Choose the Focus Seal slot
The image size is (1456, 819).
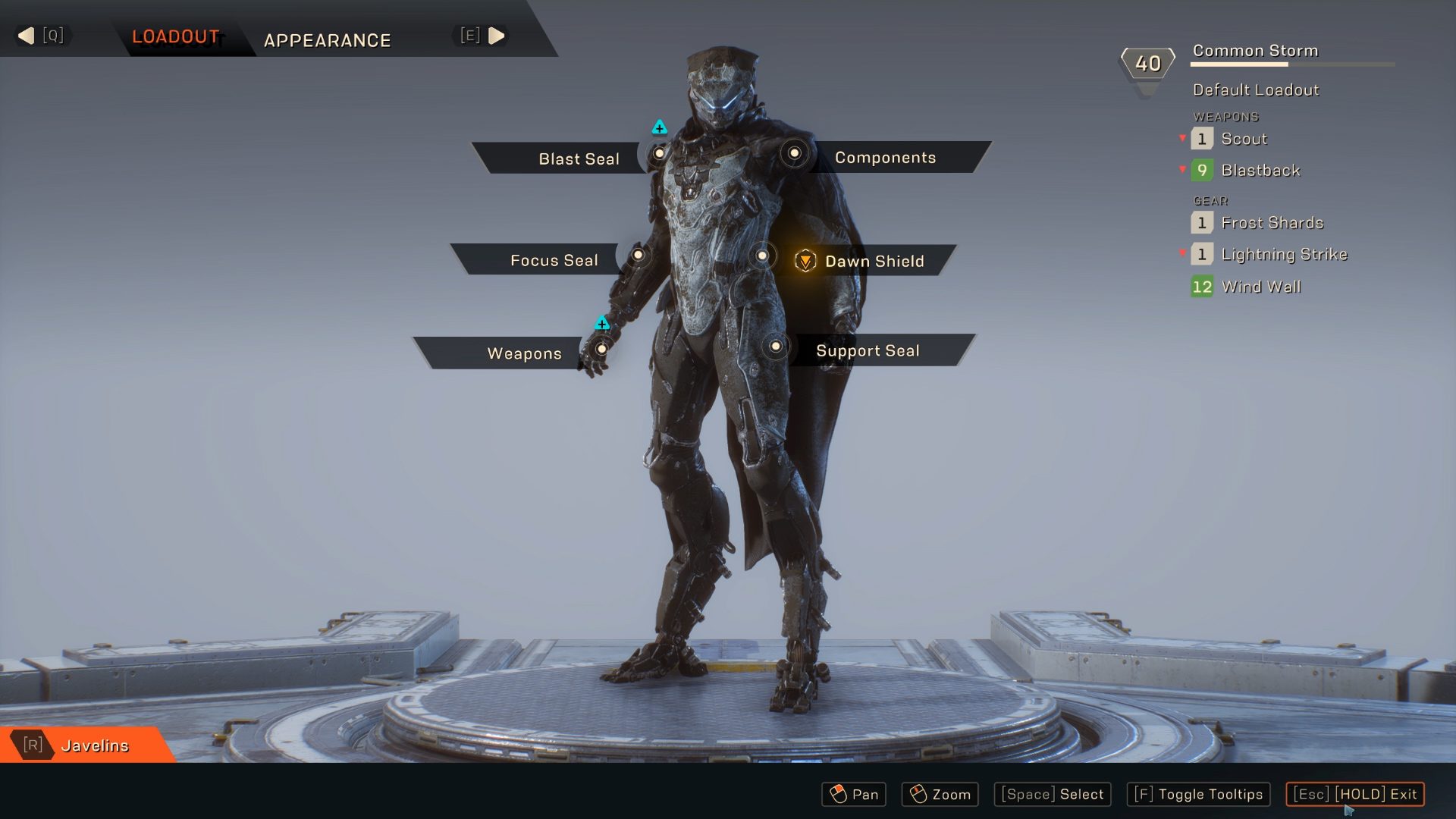pyautogui.click(x=554, y=260)
